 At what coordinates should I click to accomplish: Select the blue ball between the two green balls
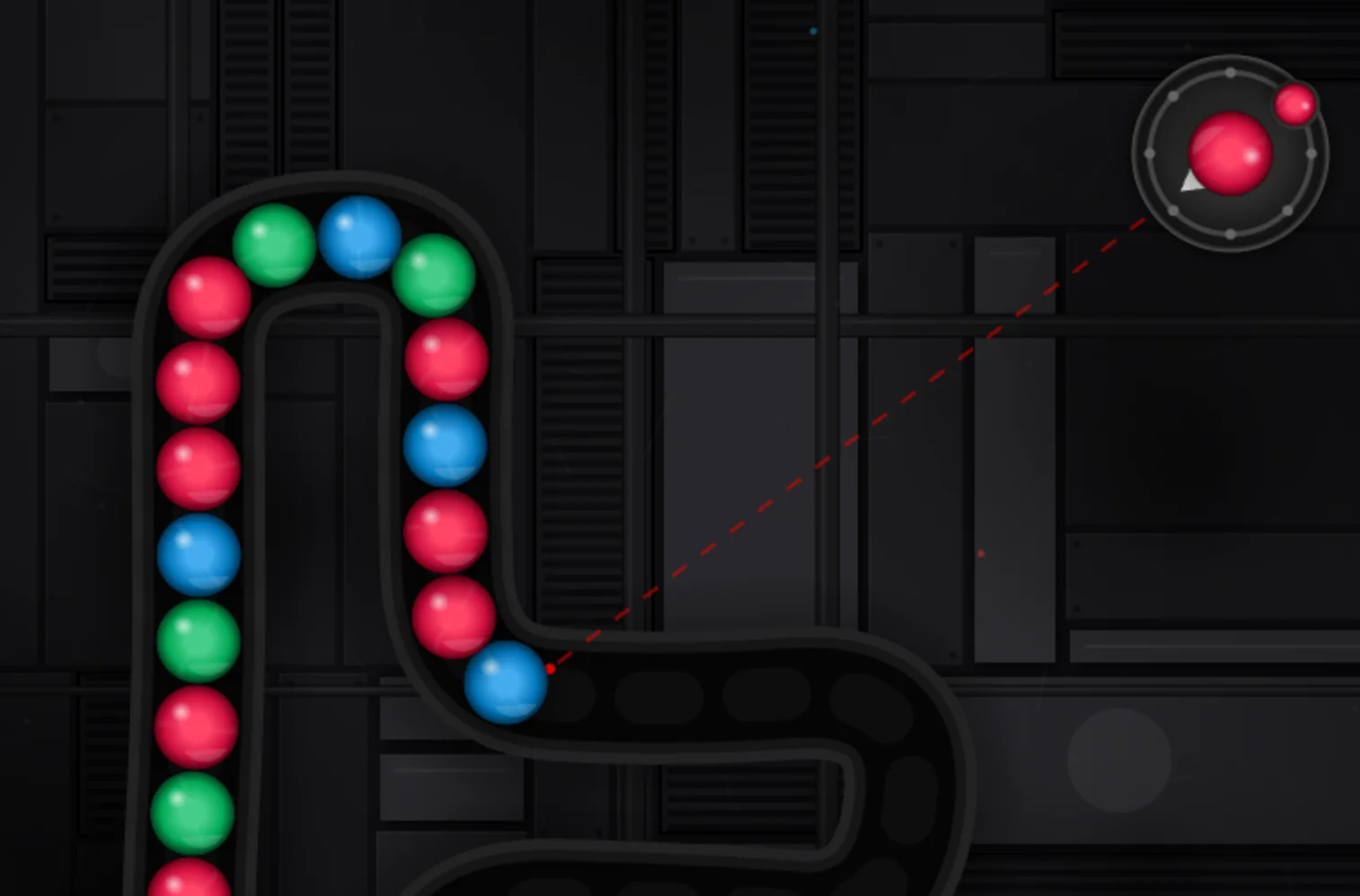tap(358, 236)
